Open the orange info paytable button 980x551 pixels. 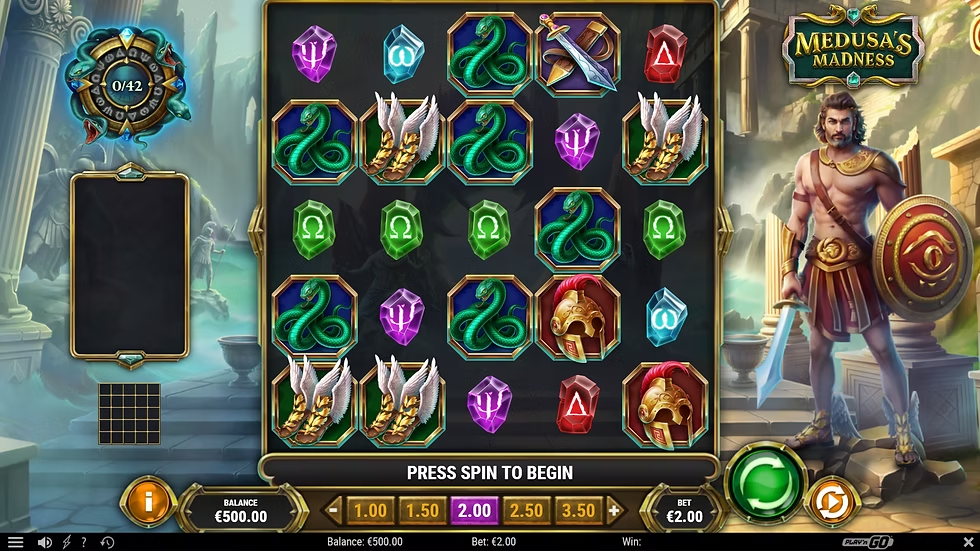click(x=147, y=502)
